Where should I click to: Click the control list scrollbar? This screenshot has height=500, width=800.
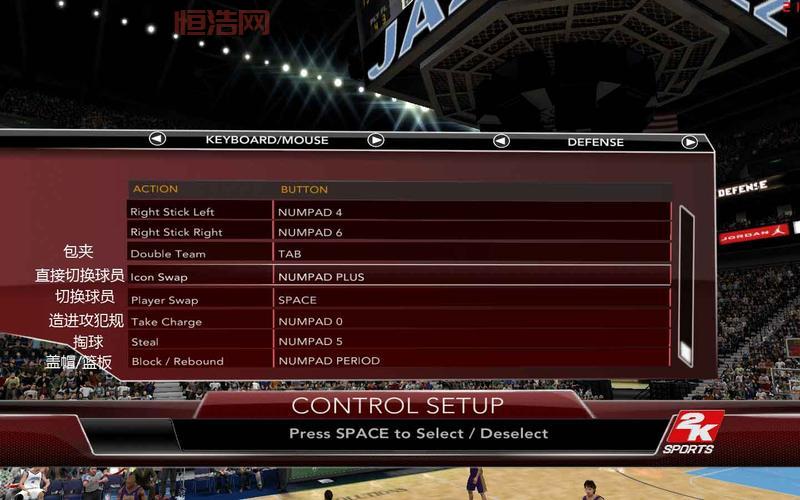click(686, 285)
